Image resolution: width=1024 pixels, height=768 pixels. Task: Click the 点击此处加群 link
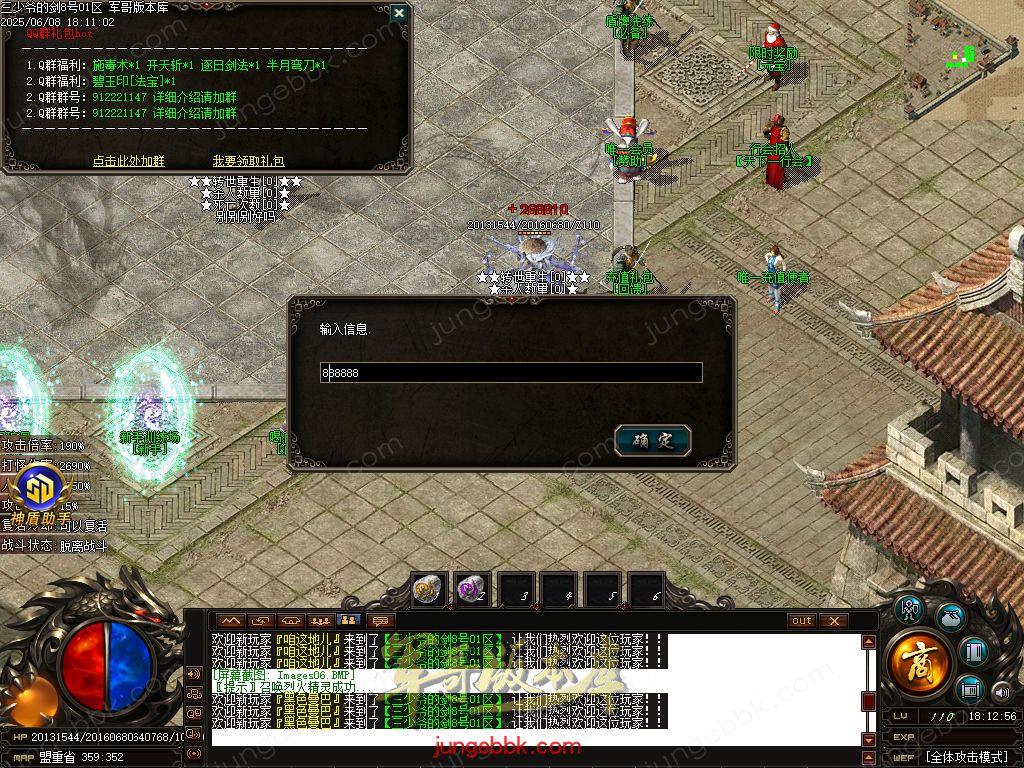[x=129, y=160]
